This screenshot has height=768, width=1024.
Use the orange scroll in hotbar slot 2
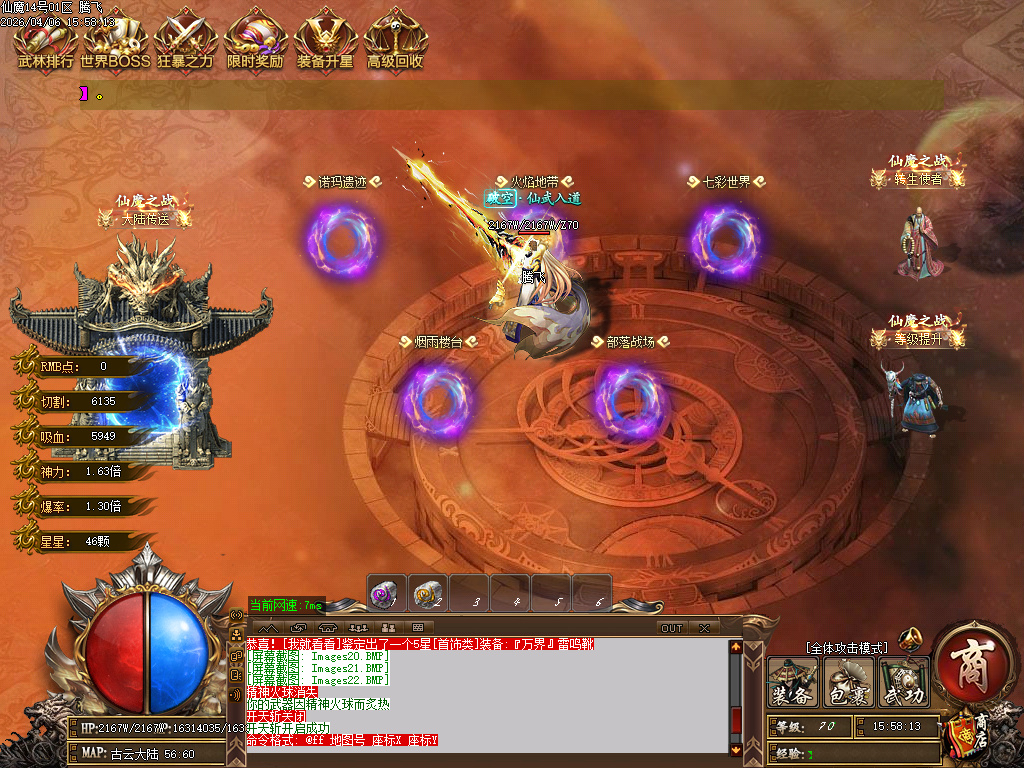coord(428,593)
